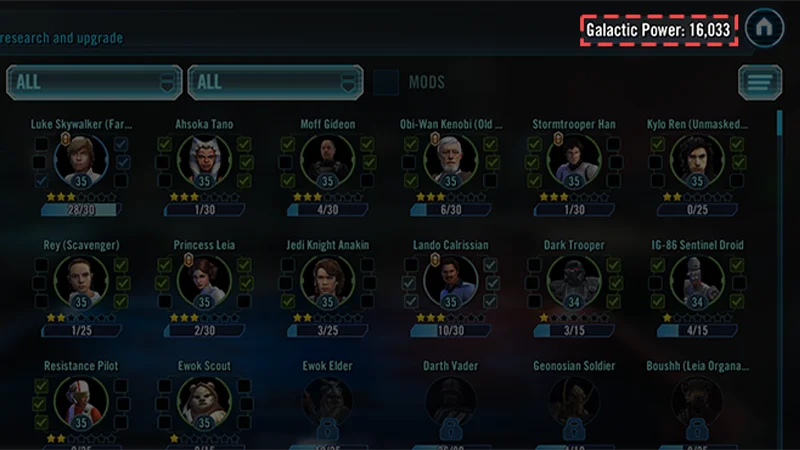Select Luke Skywalker character portrait

coord(80,158)
